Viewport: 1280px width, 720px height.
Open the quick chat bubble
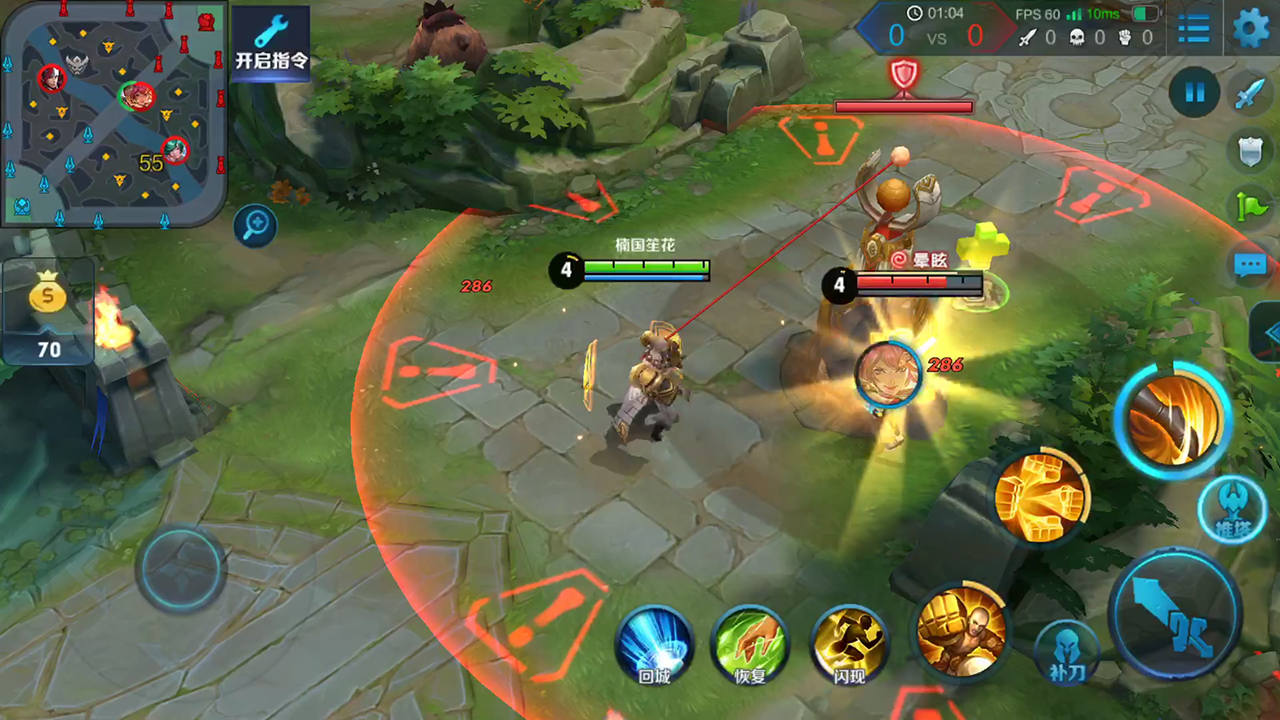tap(1251, 265)
